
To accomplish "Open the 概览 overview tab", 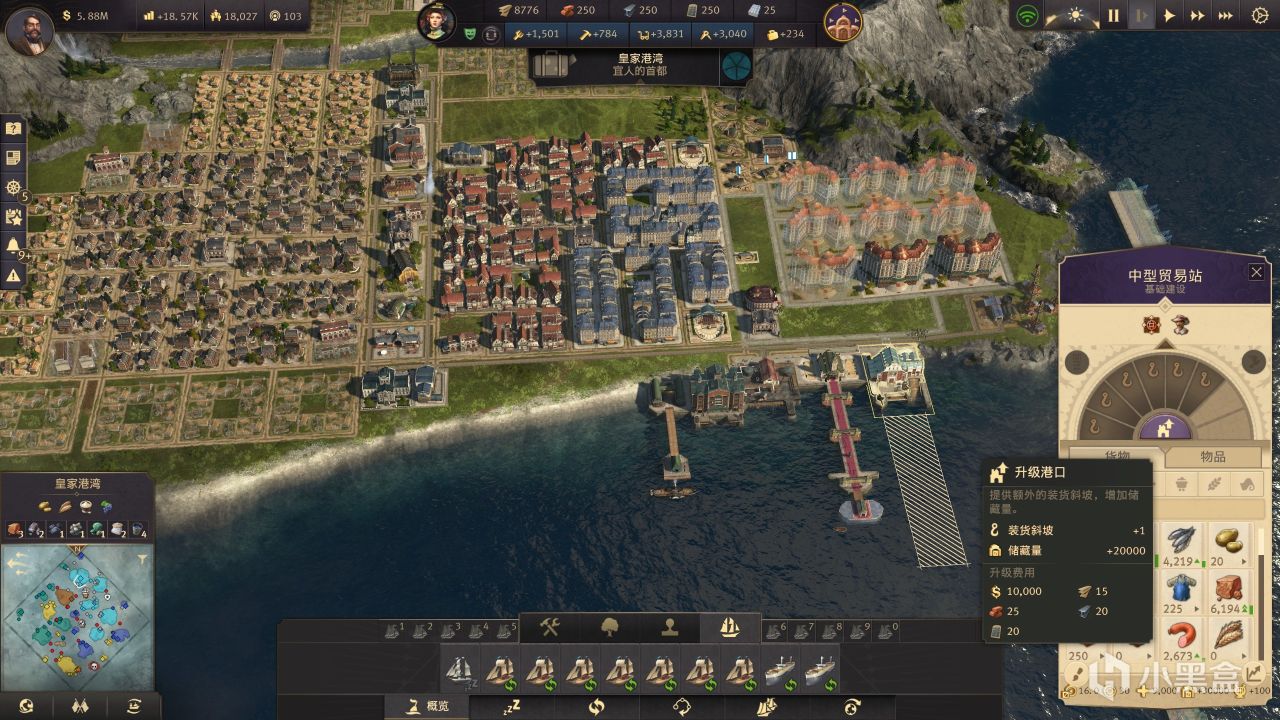I will pyautogui.click(x=427, y=706).
